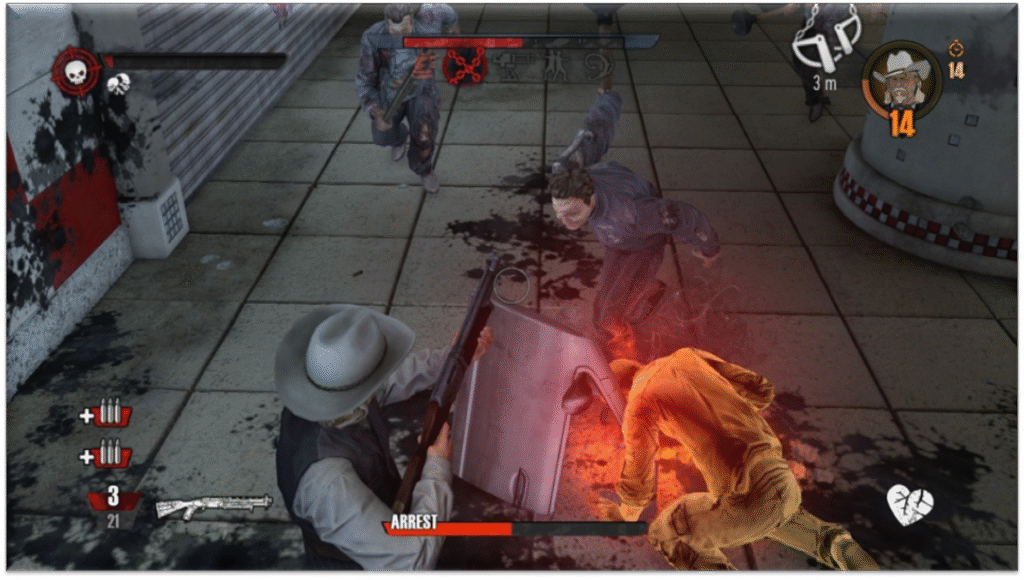Click the red skull crosshair icon
Image resolution: width=1024 pixels, height=580 pixels.
(x=76, y=71)
